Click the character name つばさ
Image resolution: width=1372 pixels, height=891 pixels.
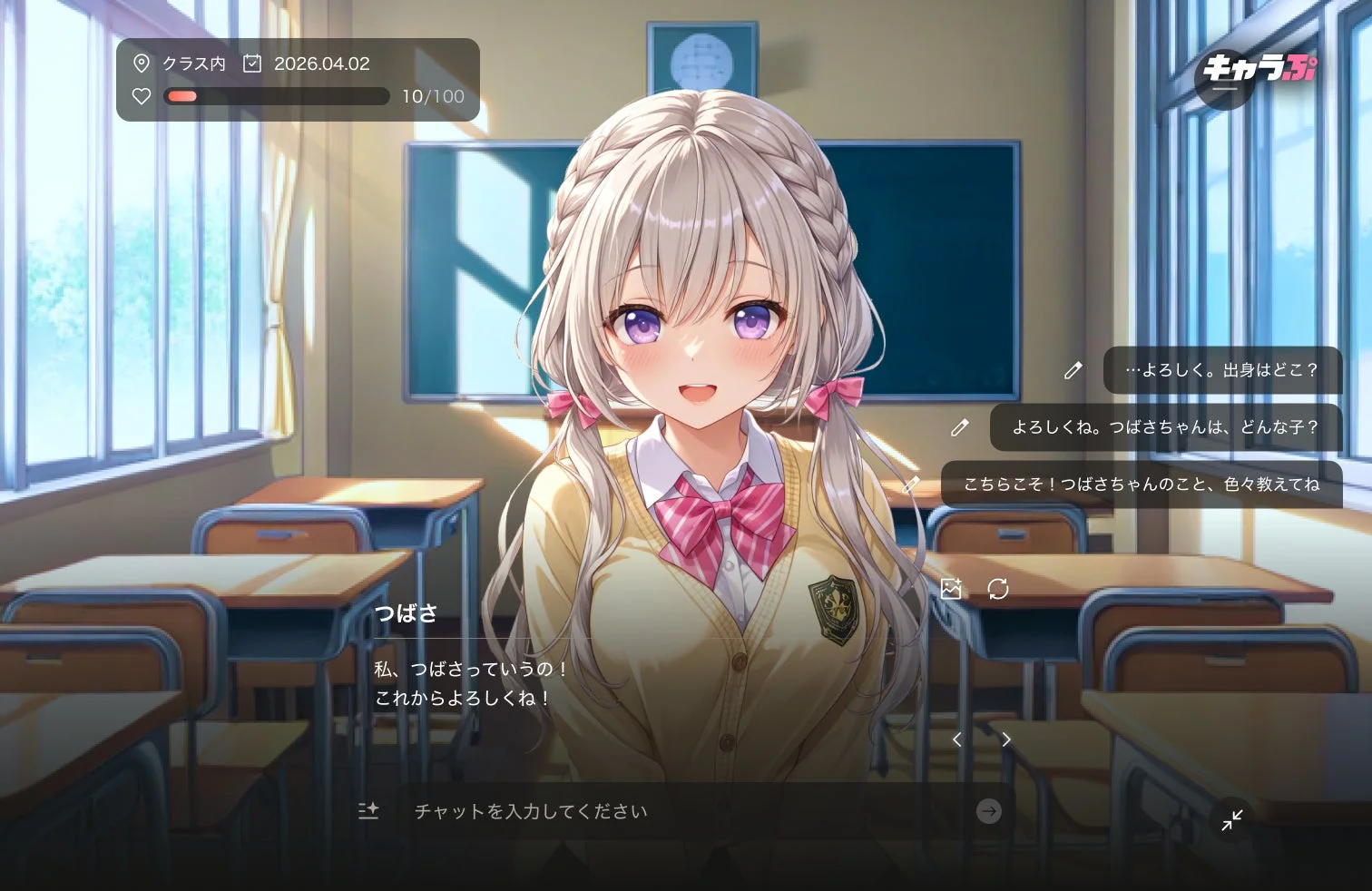click(407, 613)
